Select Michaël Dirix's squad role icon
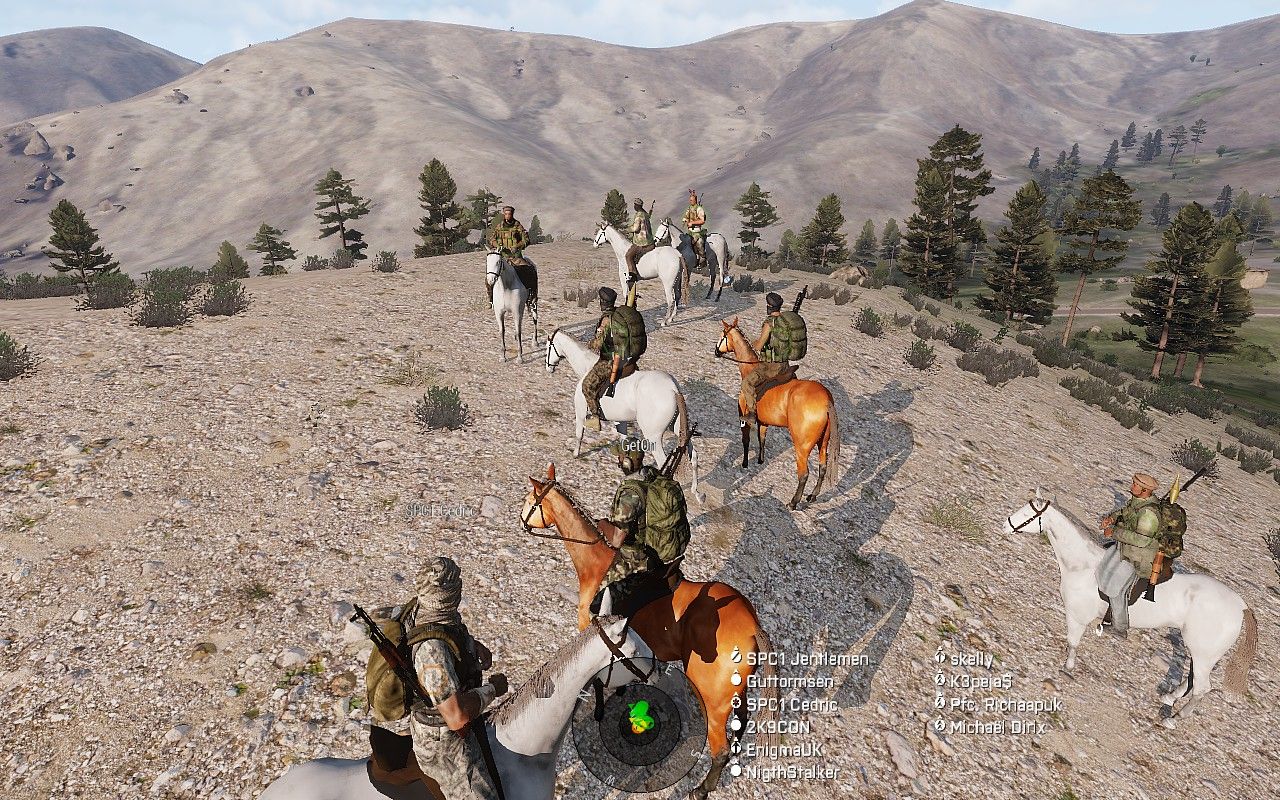This screenshot has width=1280, height=800. click(941, 726)
